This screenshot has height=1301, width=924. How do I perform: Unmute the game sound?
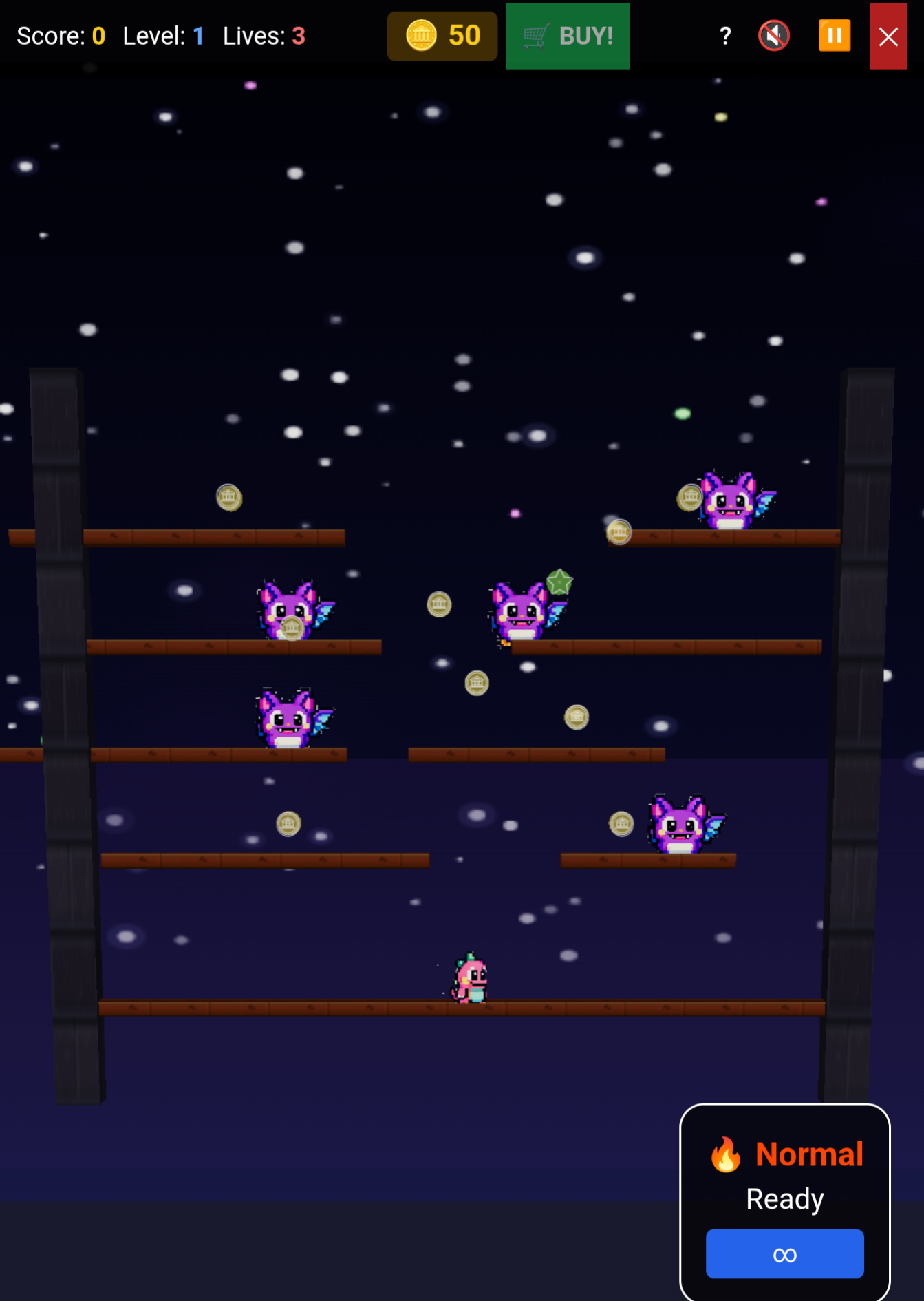pyautogui.click(x=773, y=36)
